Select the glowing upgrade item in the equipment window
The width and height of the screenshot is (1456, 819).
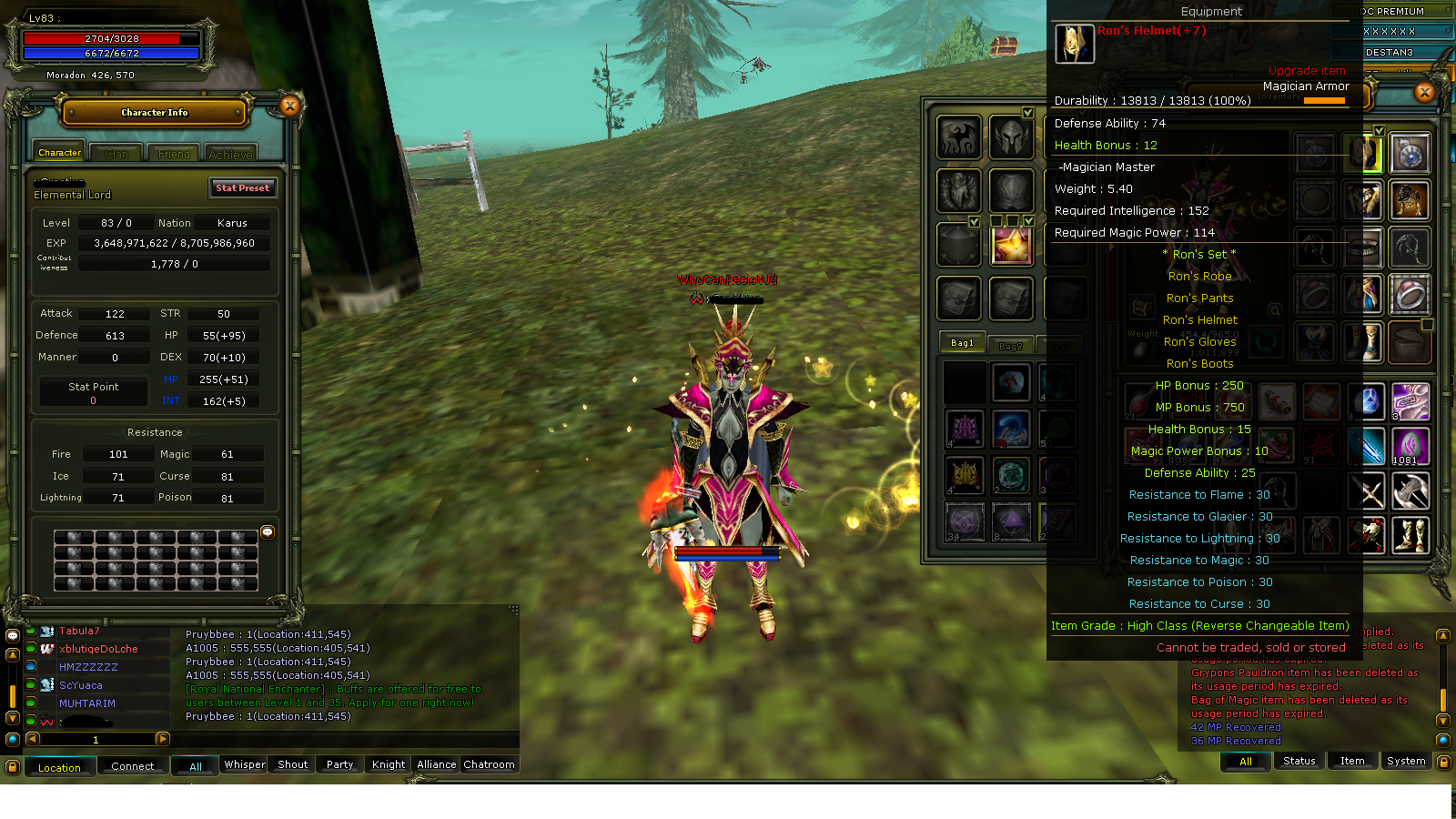coord(1013,244)
